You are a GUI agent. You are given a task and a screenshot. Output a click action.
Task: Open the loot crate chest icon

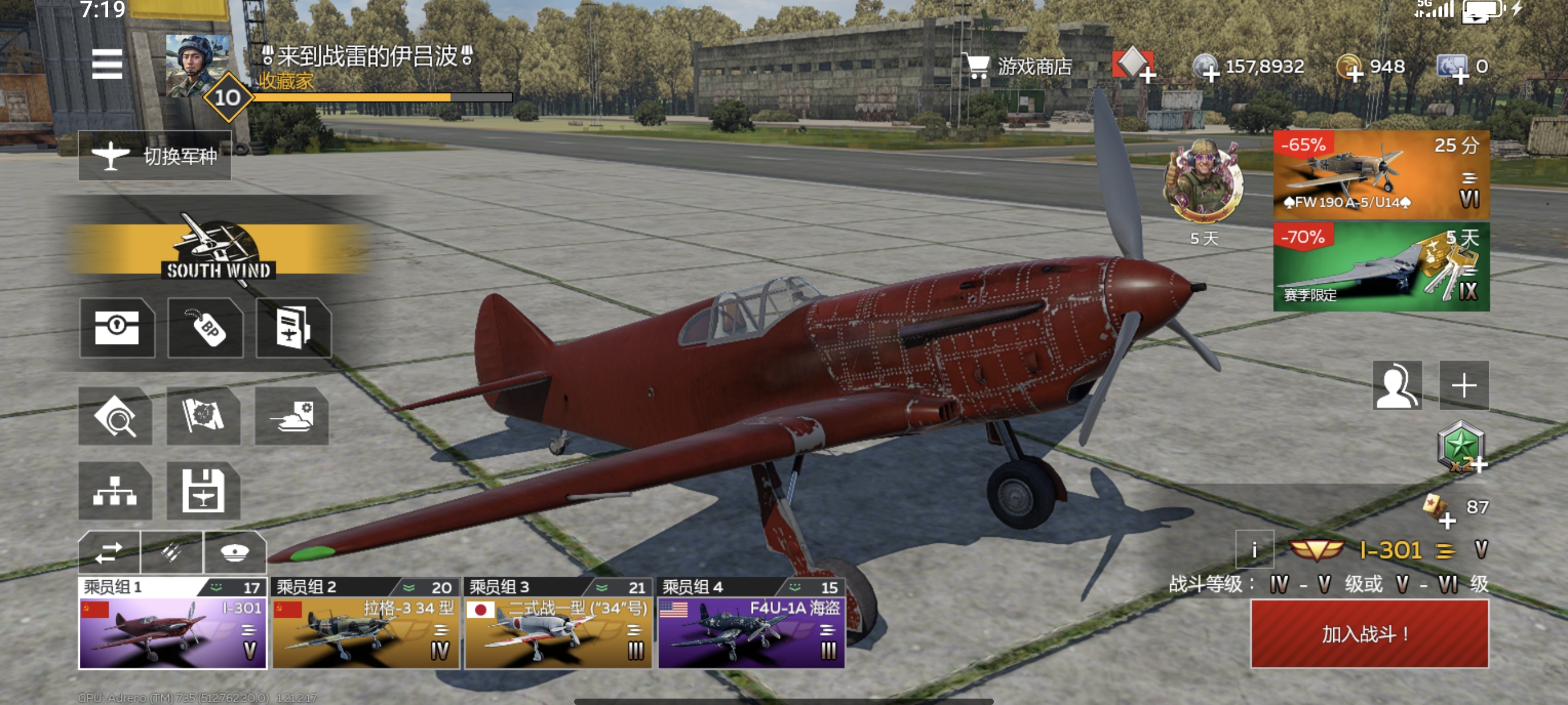(x=117, y=328)
